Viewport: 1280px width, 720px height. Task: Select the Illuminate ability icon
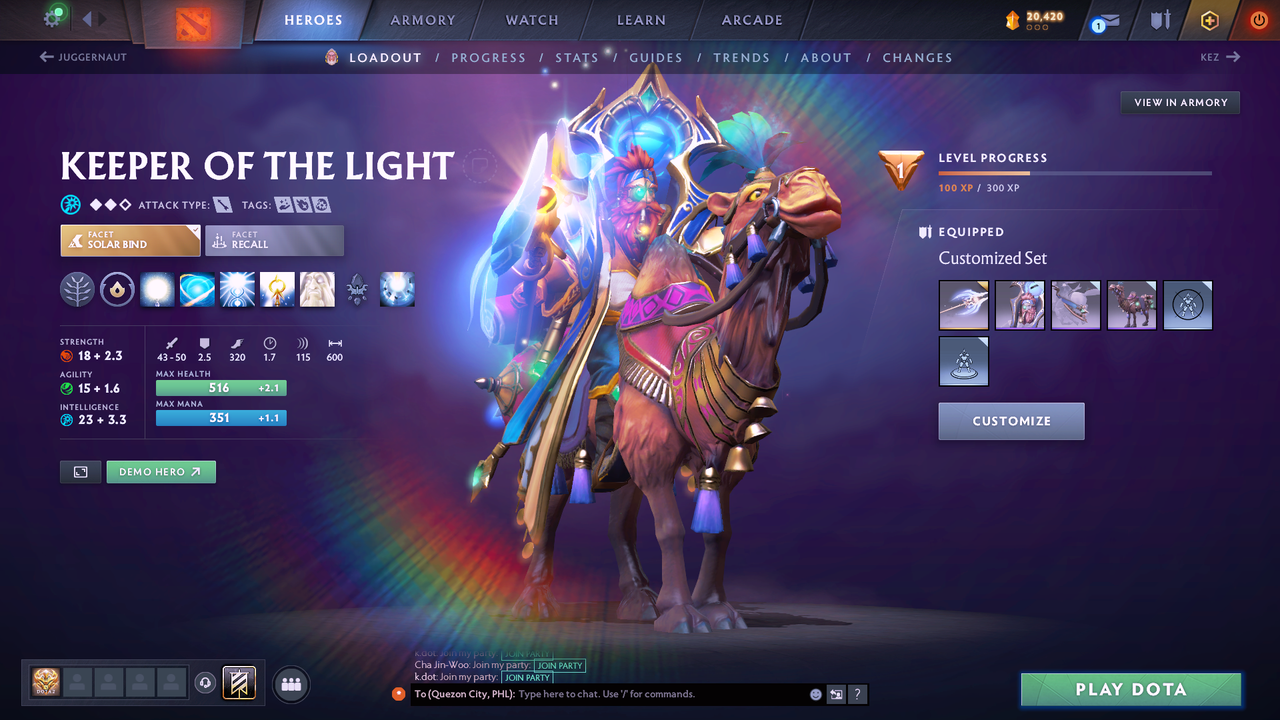(x=157, y=289)
